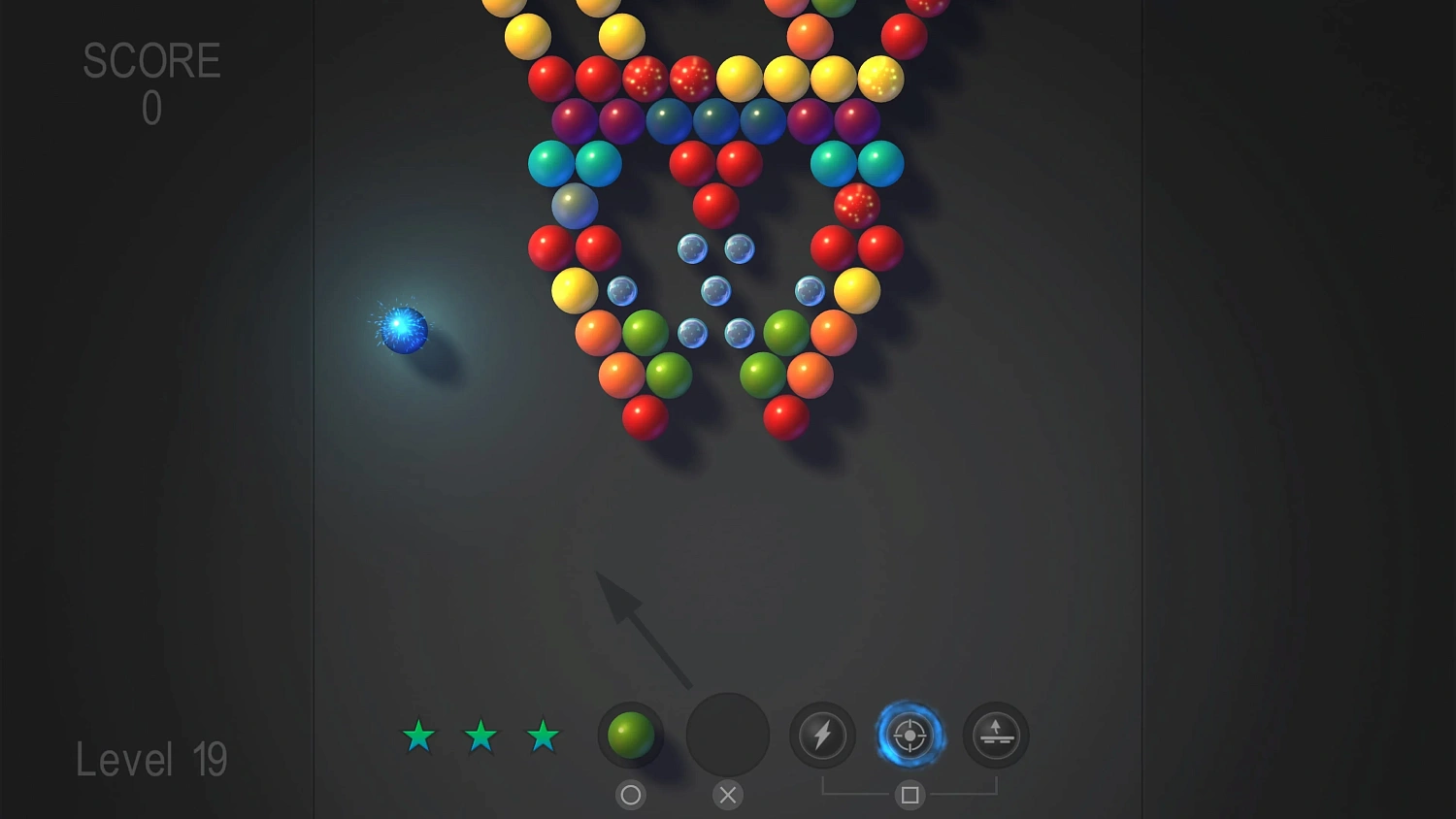This screenshot has width=1456, height=819.
Task: Toggle the third green star rating
Action: [544, 737]
